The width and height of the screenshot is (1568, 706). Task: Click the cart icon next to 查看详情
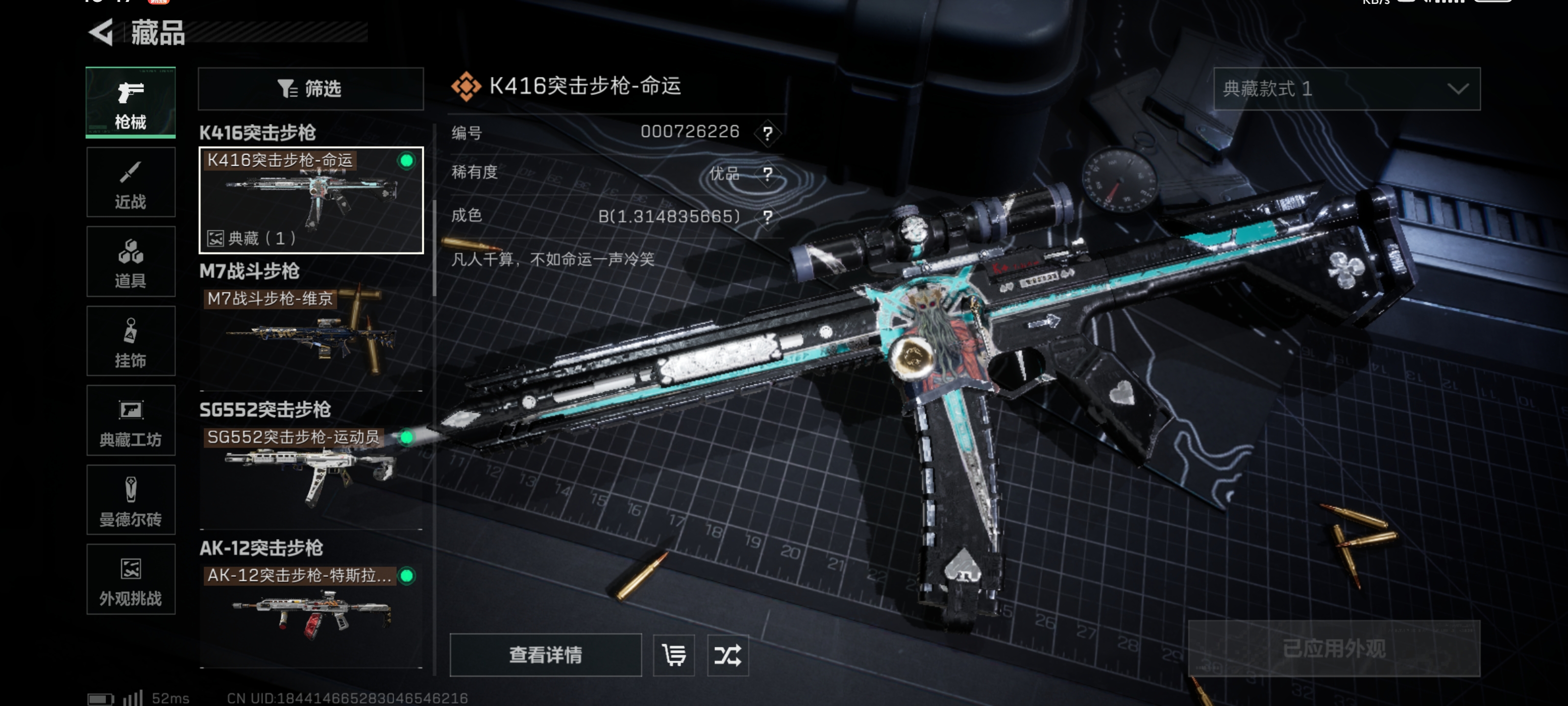pos(674,655)
